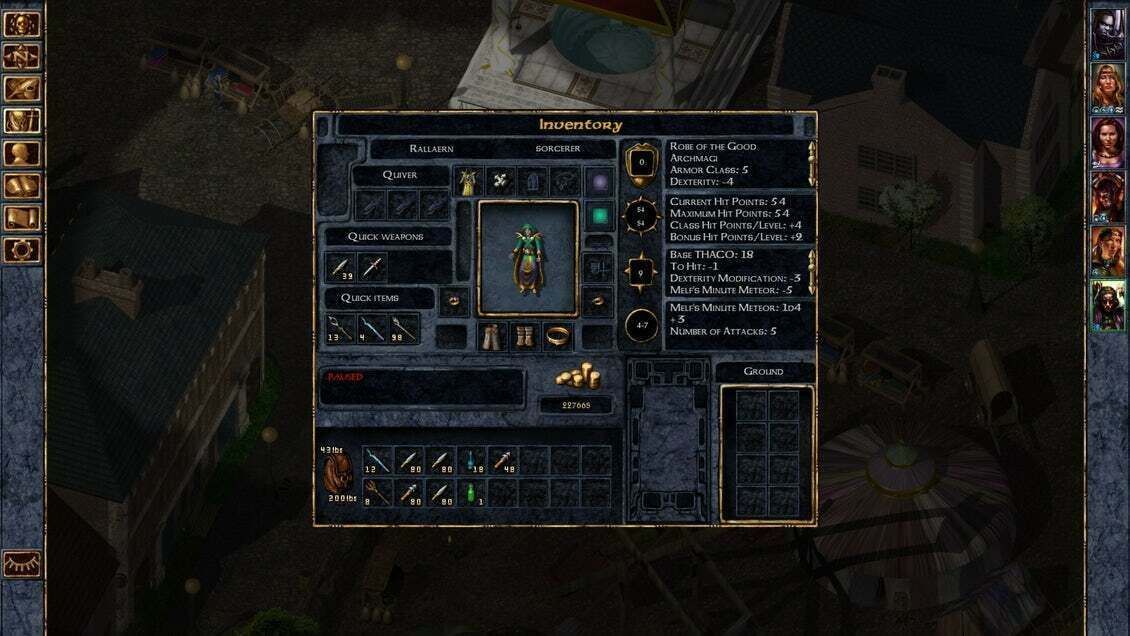The image size is (1130, 636).
Task: Select the equipped boots slot
Action: [x=526, y=337]
